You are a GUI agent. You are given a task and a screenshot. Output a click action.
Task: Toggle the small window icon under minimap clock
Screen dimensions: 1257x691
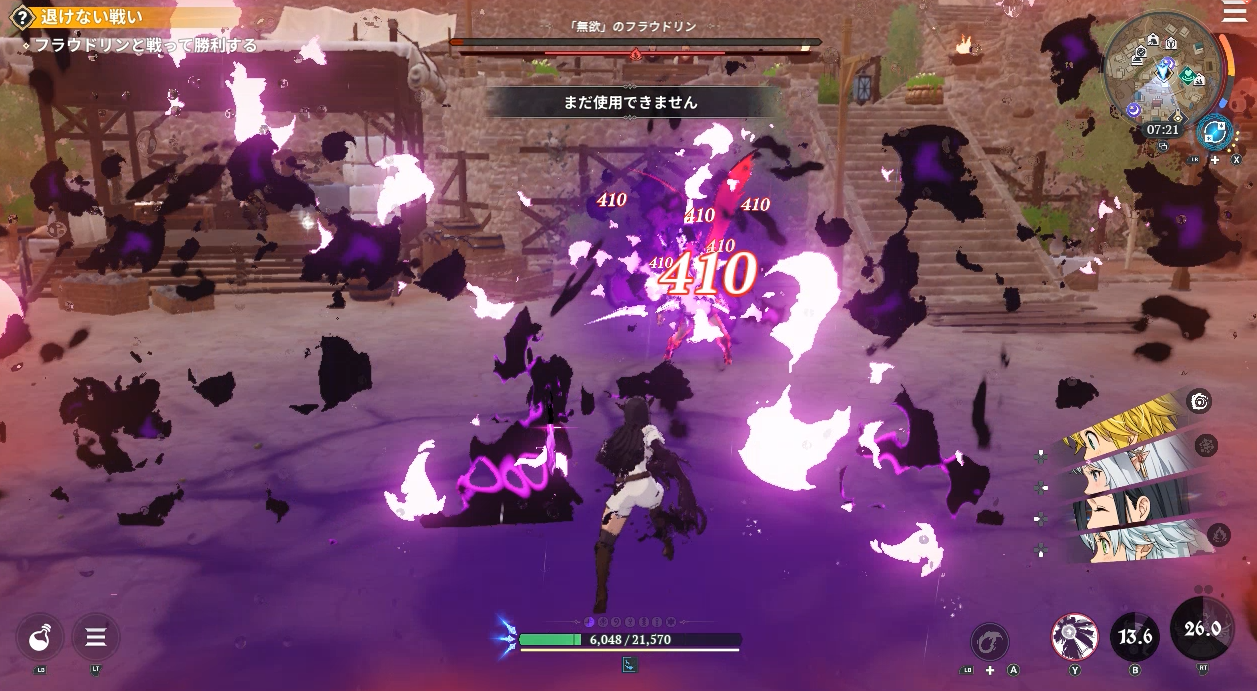pos(1163,146)
